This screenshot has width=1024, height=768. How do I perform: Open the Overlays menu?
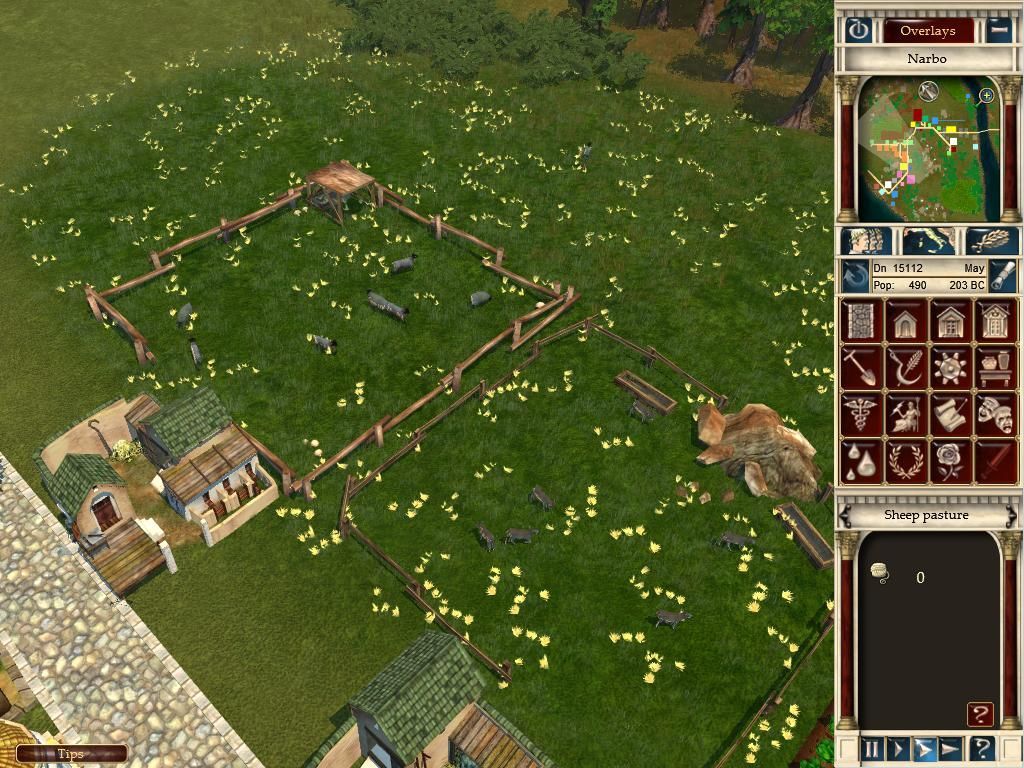point(927,30)
